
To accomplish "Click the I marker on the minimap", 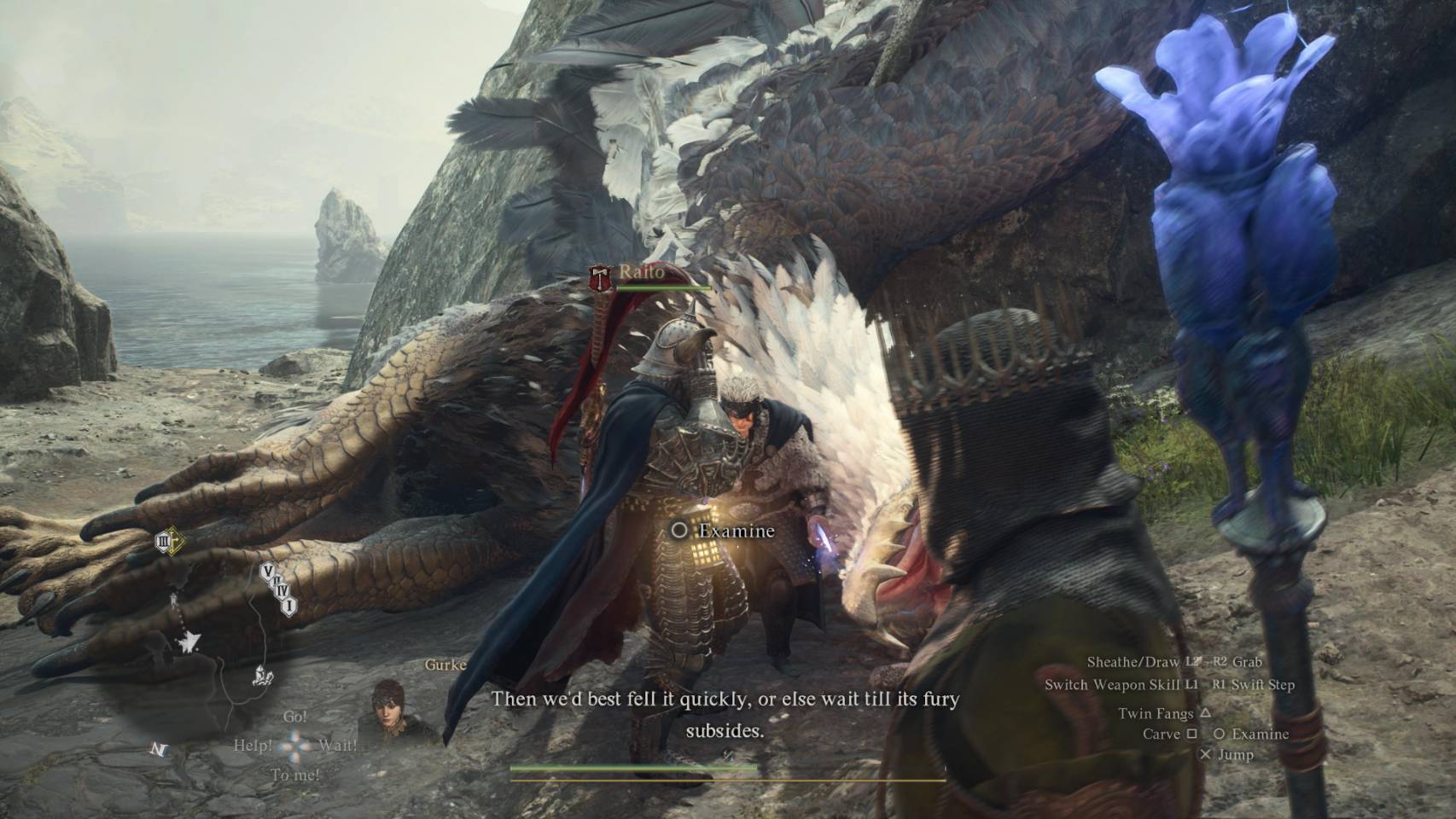I will pyautogui.click(x=289, y=605).
